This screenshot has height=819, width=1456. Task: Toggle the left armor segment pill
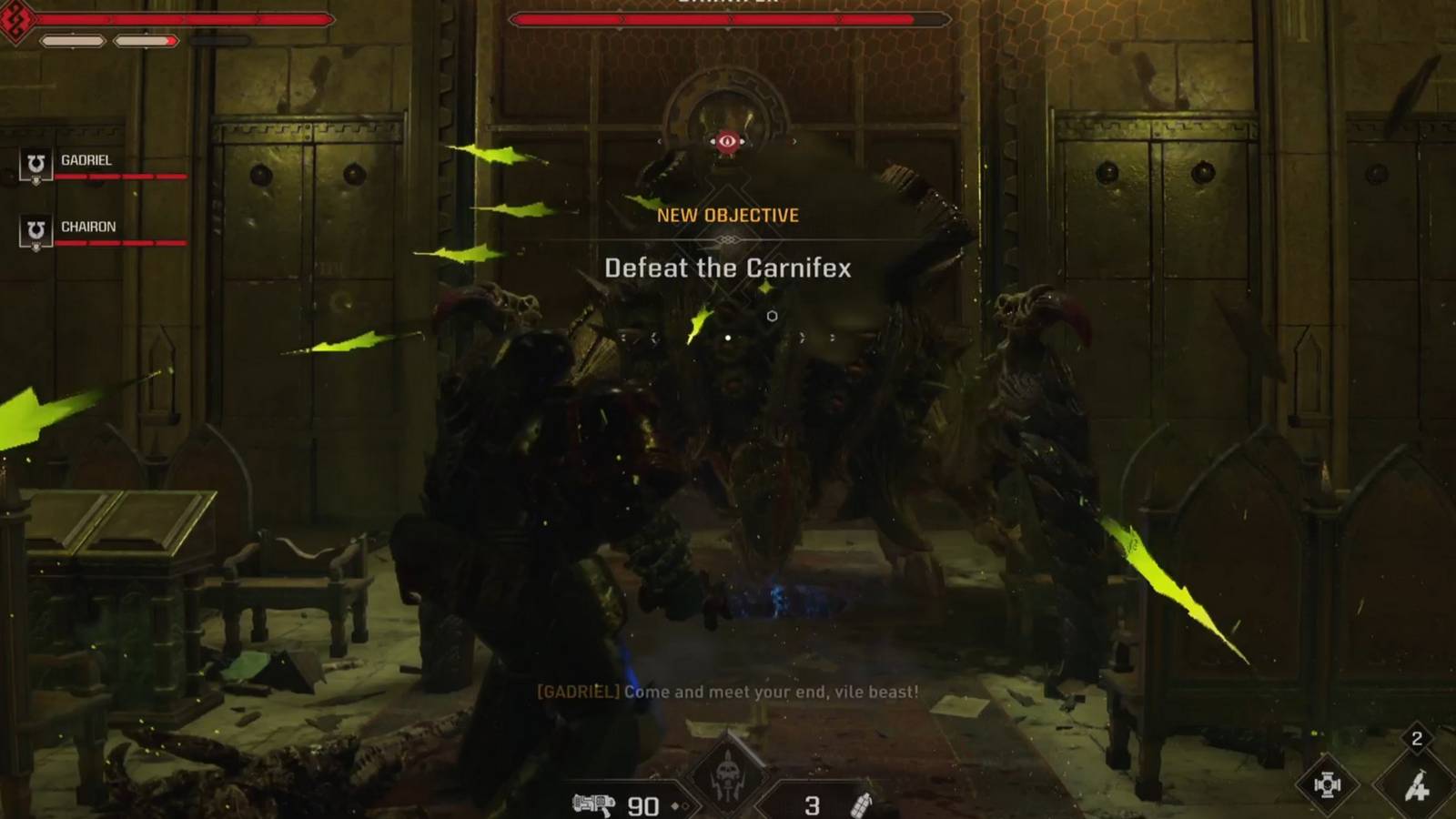coord(72,40)
